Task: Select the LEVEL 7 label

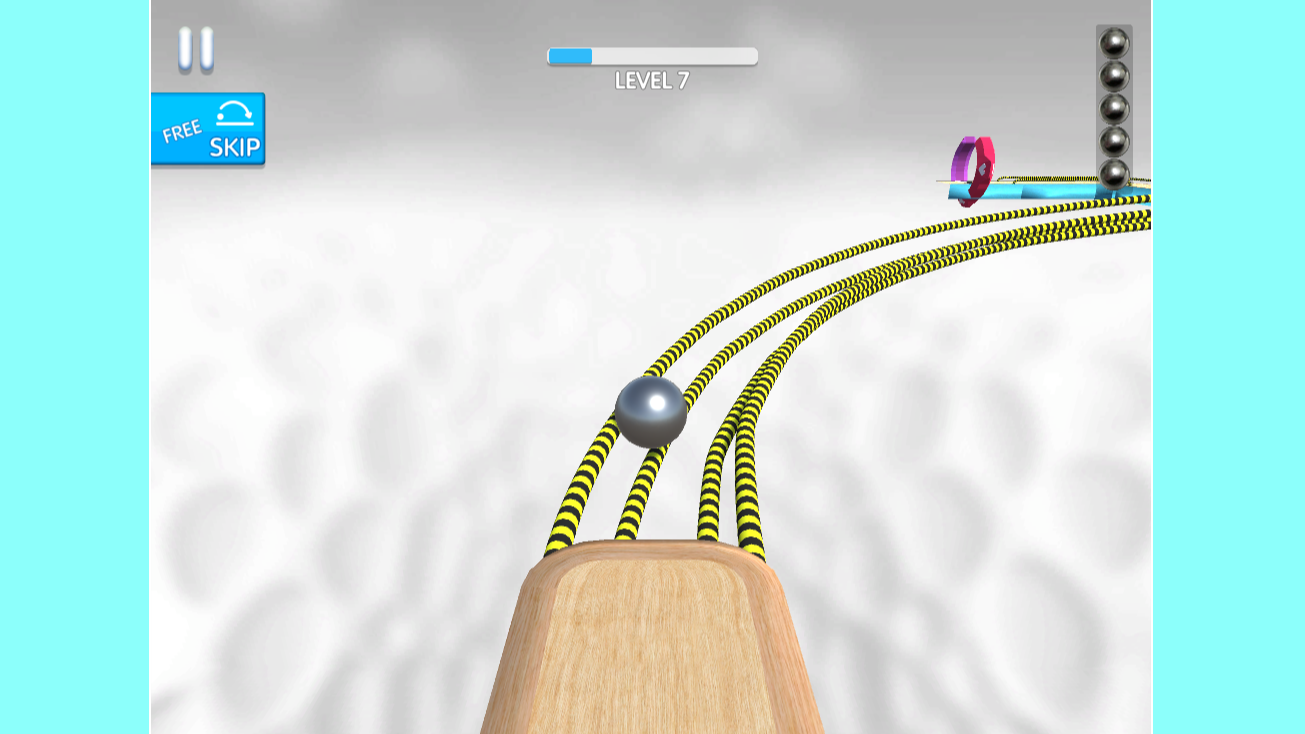Action: coord(650,79)
